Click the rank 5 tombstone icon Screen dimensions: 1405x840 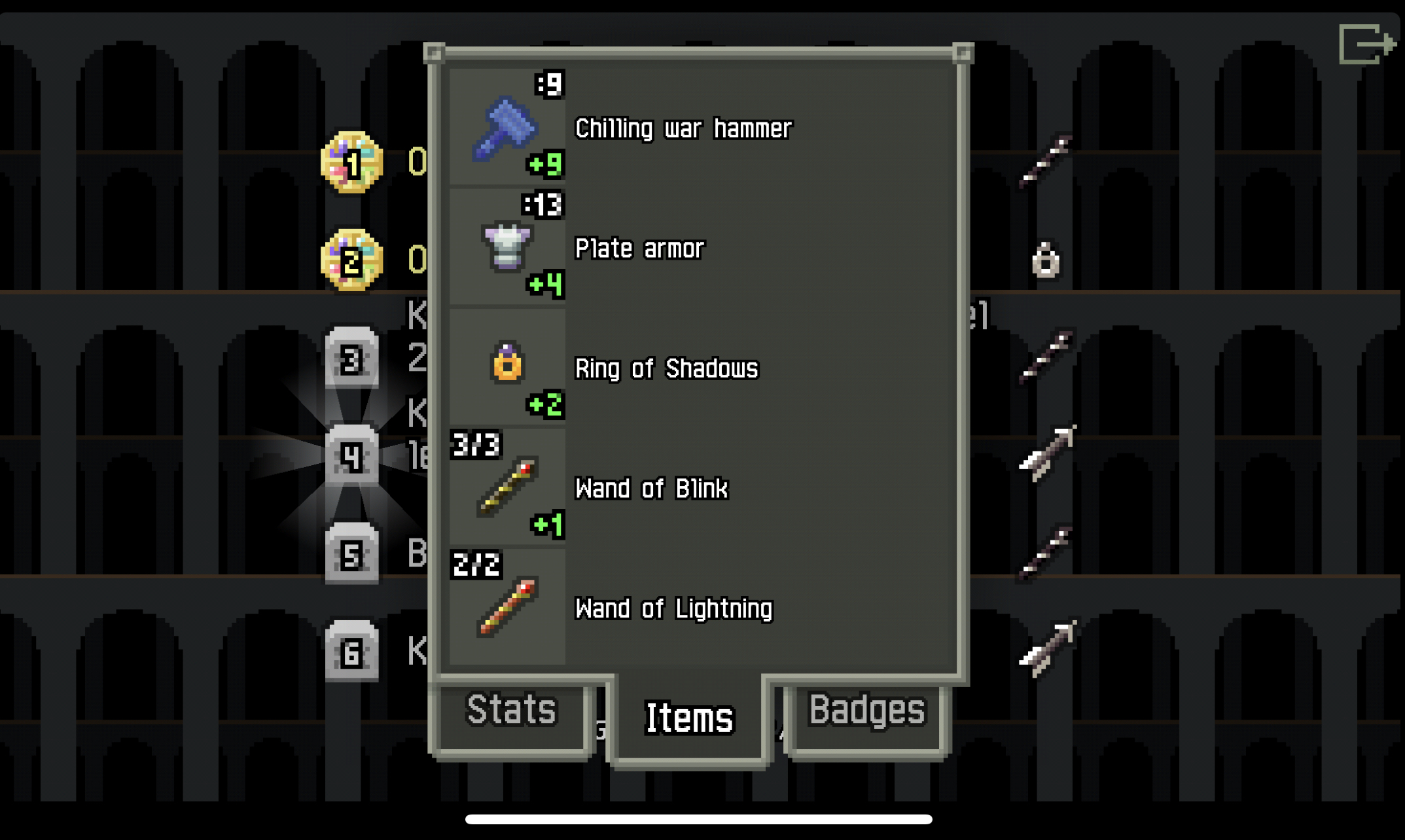pyautogui.click(x=353, y=554)
